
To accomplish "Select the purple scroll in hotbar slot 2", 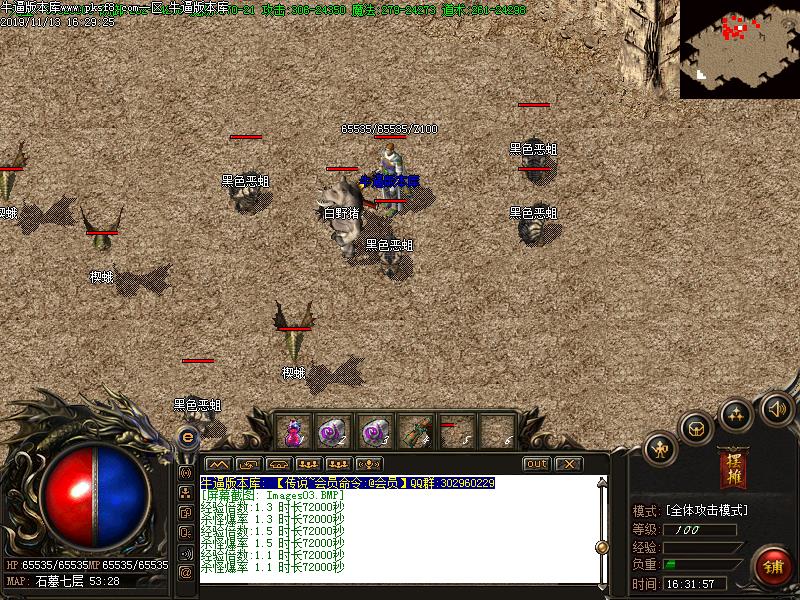I will 333,432.
